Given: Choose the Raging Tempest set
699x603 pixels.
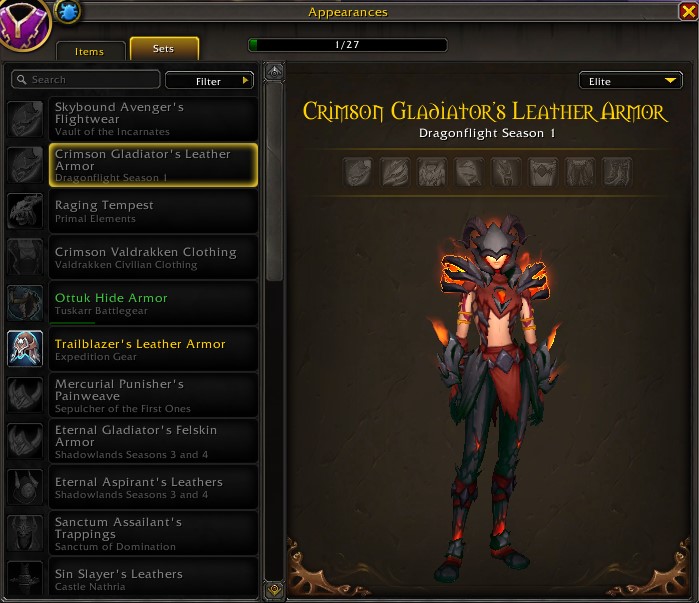Looking at the screenshot, I should [x=152, y=211].
